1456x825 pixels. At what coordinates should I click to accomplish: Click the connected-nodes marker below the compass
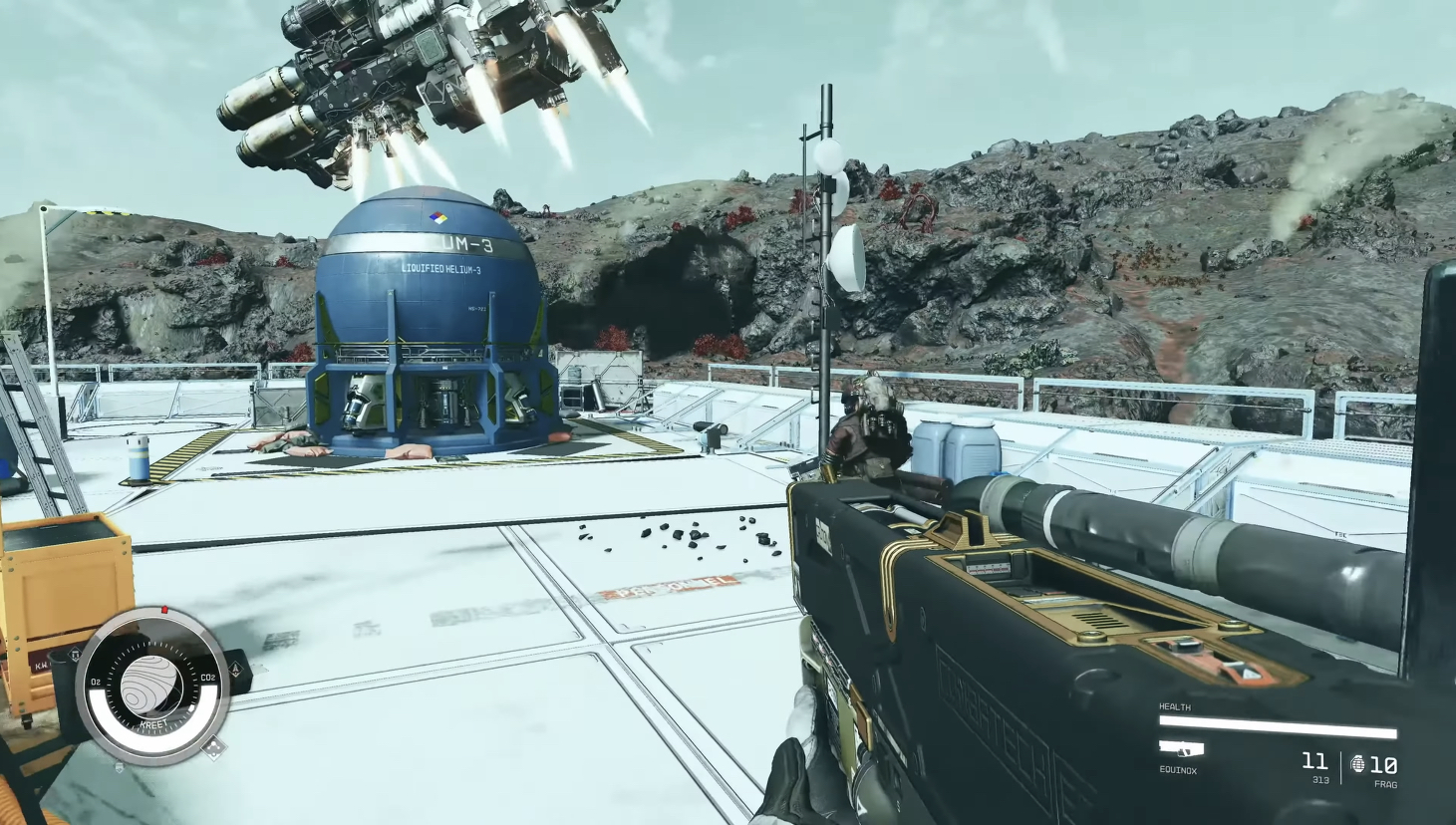[212, 746]
